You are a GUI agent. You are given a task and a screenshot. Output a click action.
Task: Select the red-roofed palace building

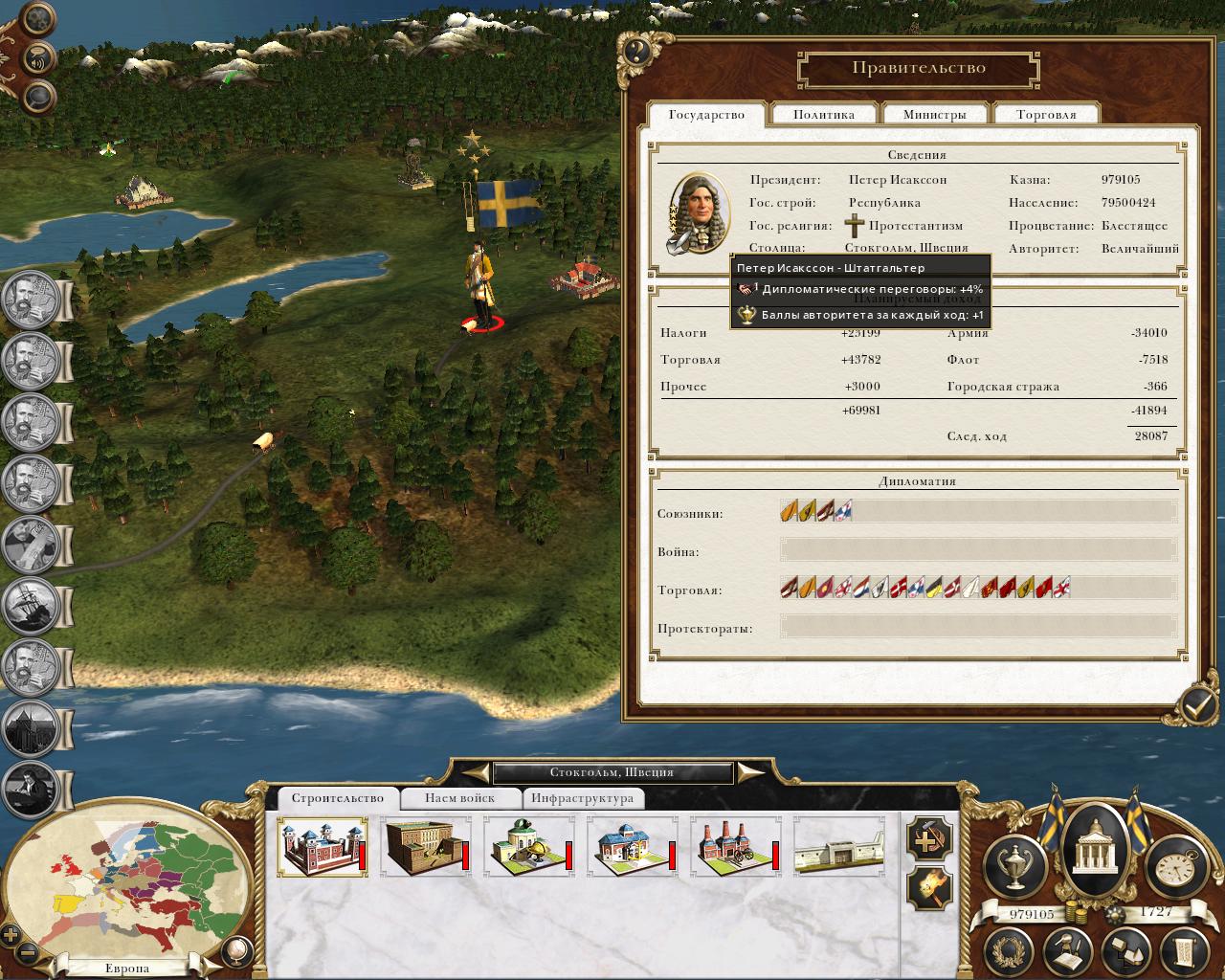[x=320, y=846]
